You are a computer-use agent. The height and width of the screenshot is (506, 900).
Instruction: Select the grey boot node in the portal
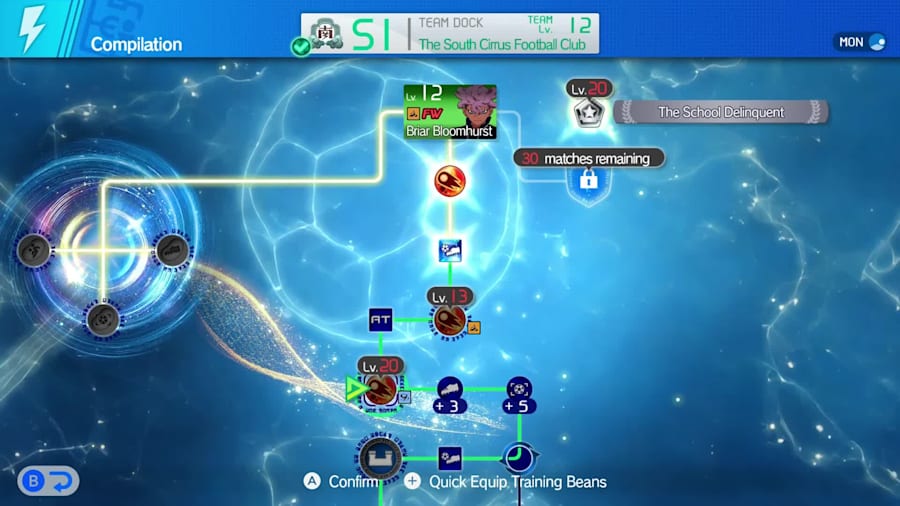click(x=171, y=250)
